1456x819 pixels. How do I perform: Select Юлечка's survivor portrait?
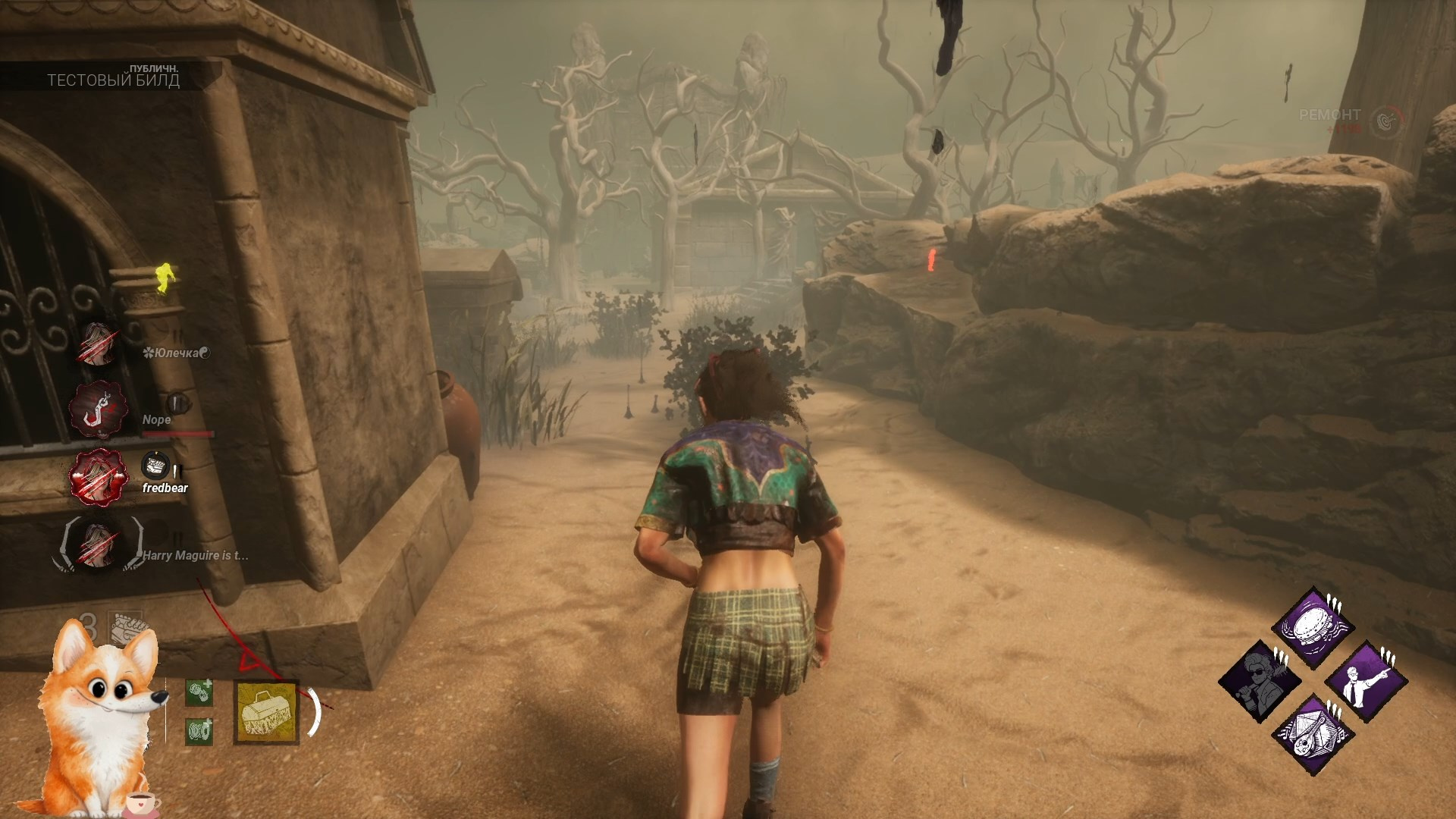[98, 344]
